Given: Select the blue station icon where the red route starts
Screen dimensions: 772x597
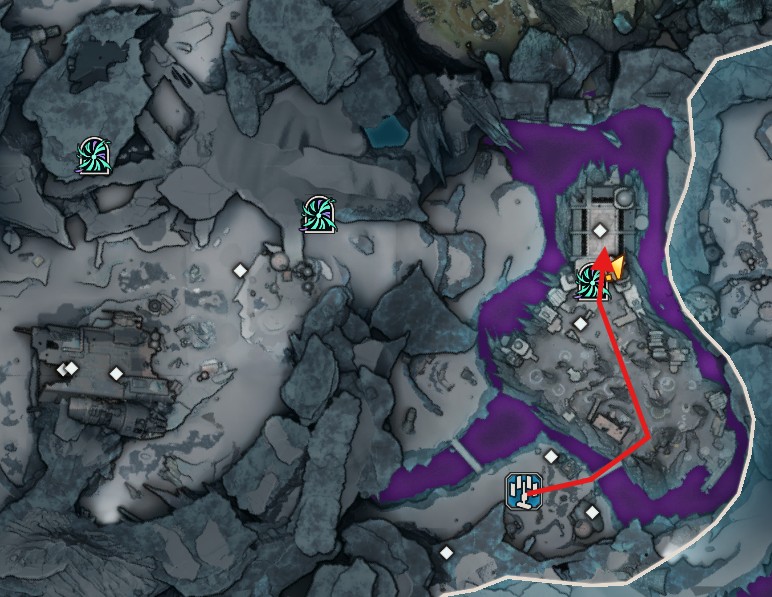Looking at the screenshot, I should [522, 491].
